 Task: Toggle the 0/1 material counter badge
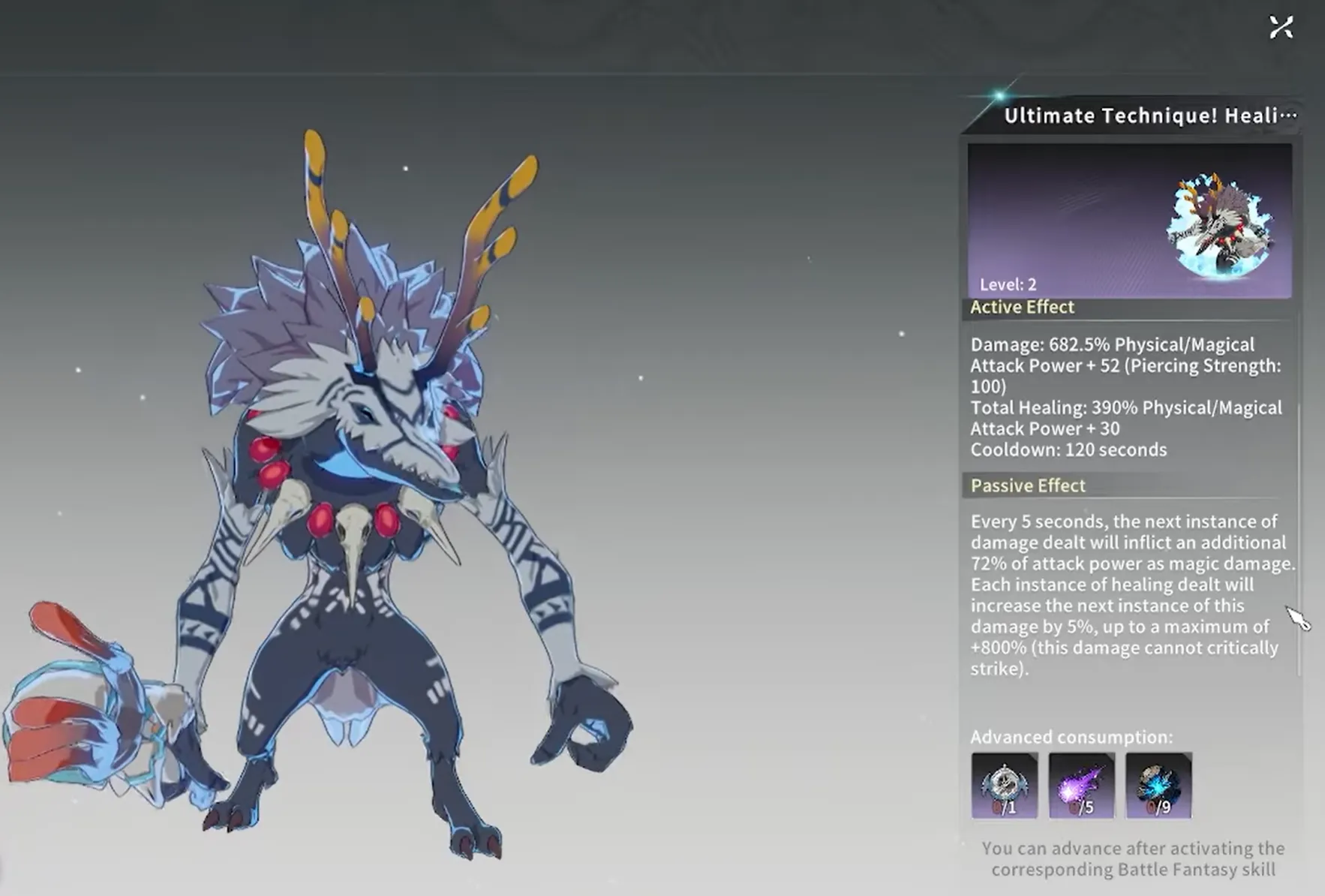coord(1005,807)
